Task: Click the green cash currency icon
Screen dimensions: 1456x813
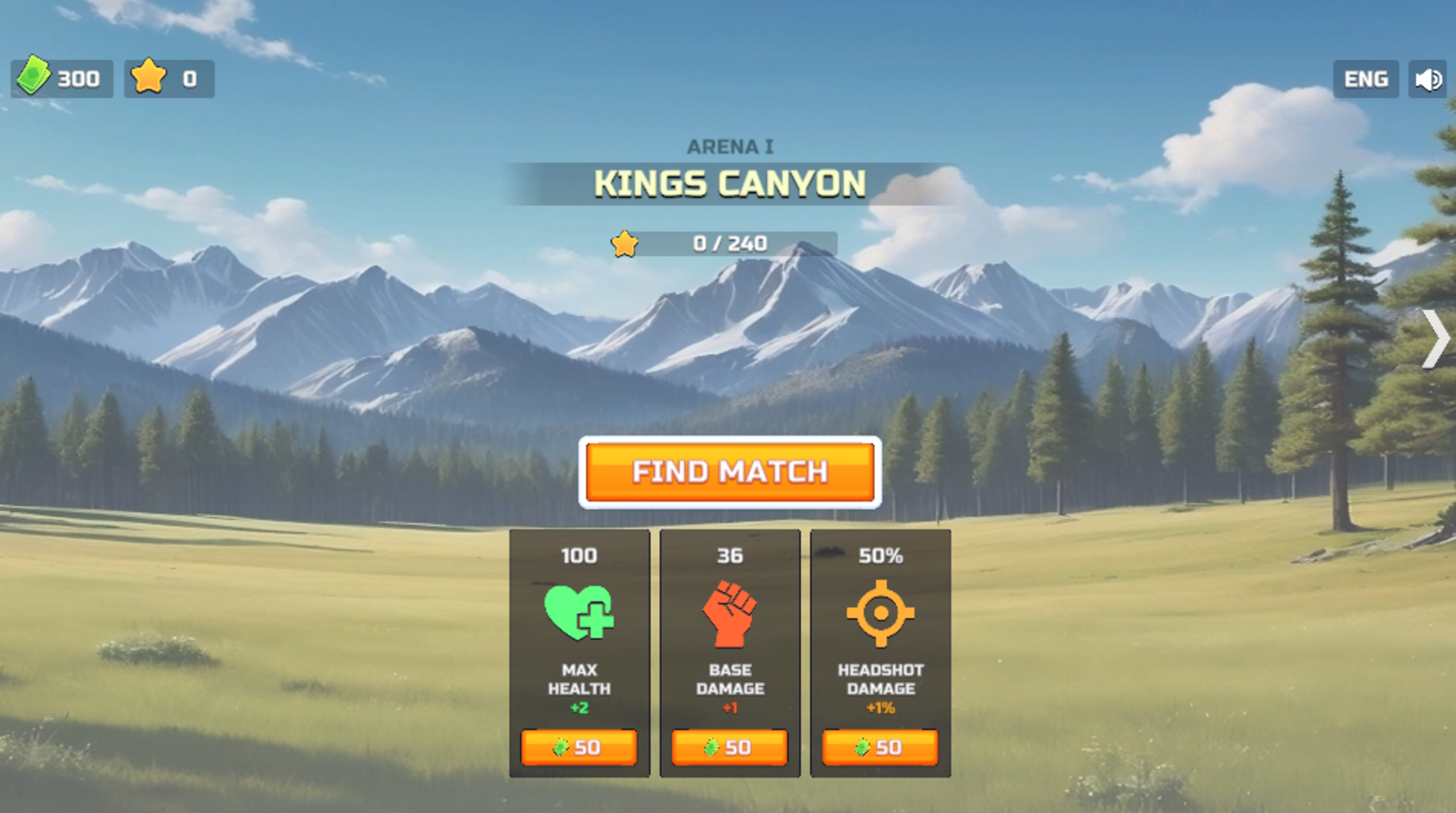Action: click(33, 78)
